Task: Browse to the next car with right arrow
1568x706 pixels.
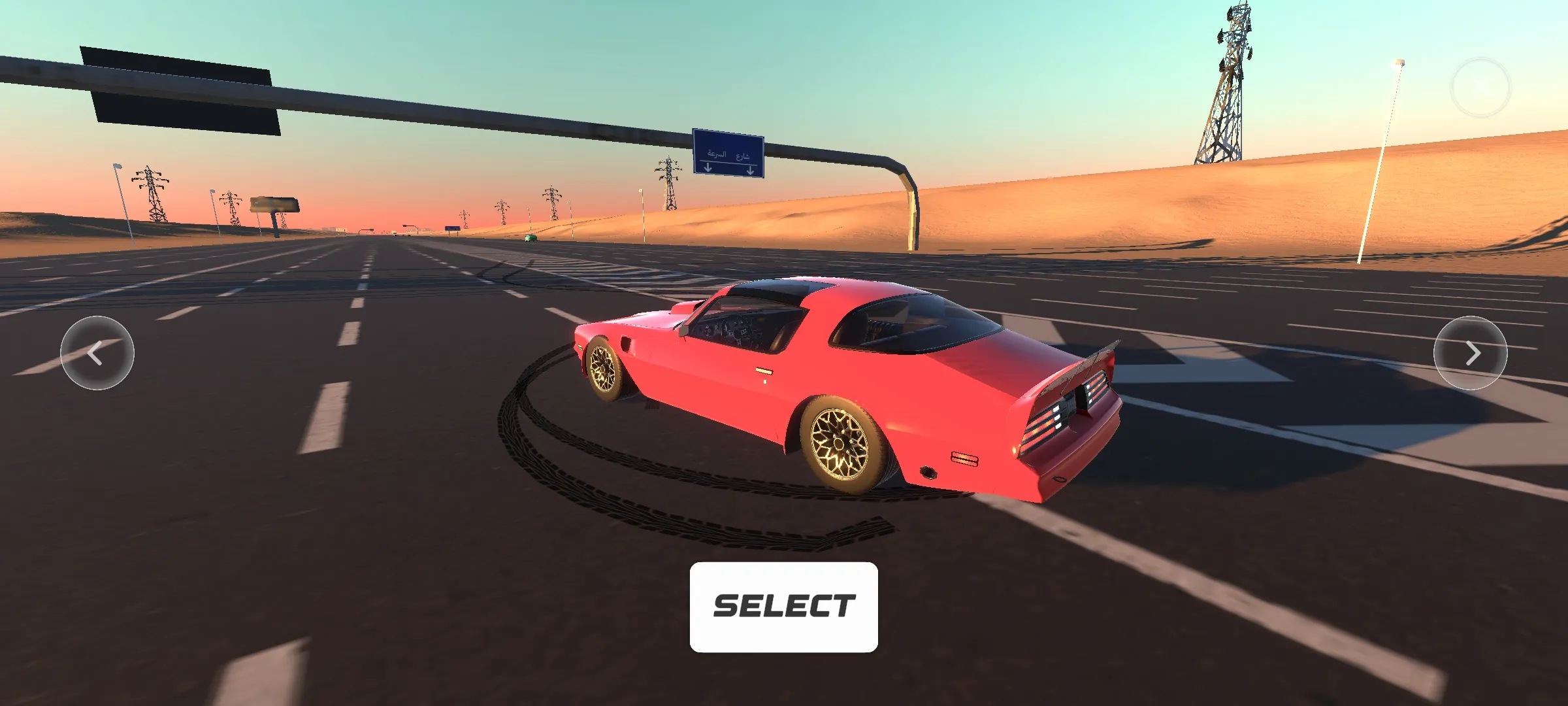Action: (1470, 353)
